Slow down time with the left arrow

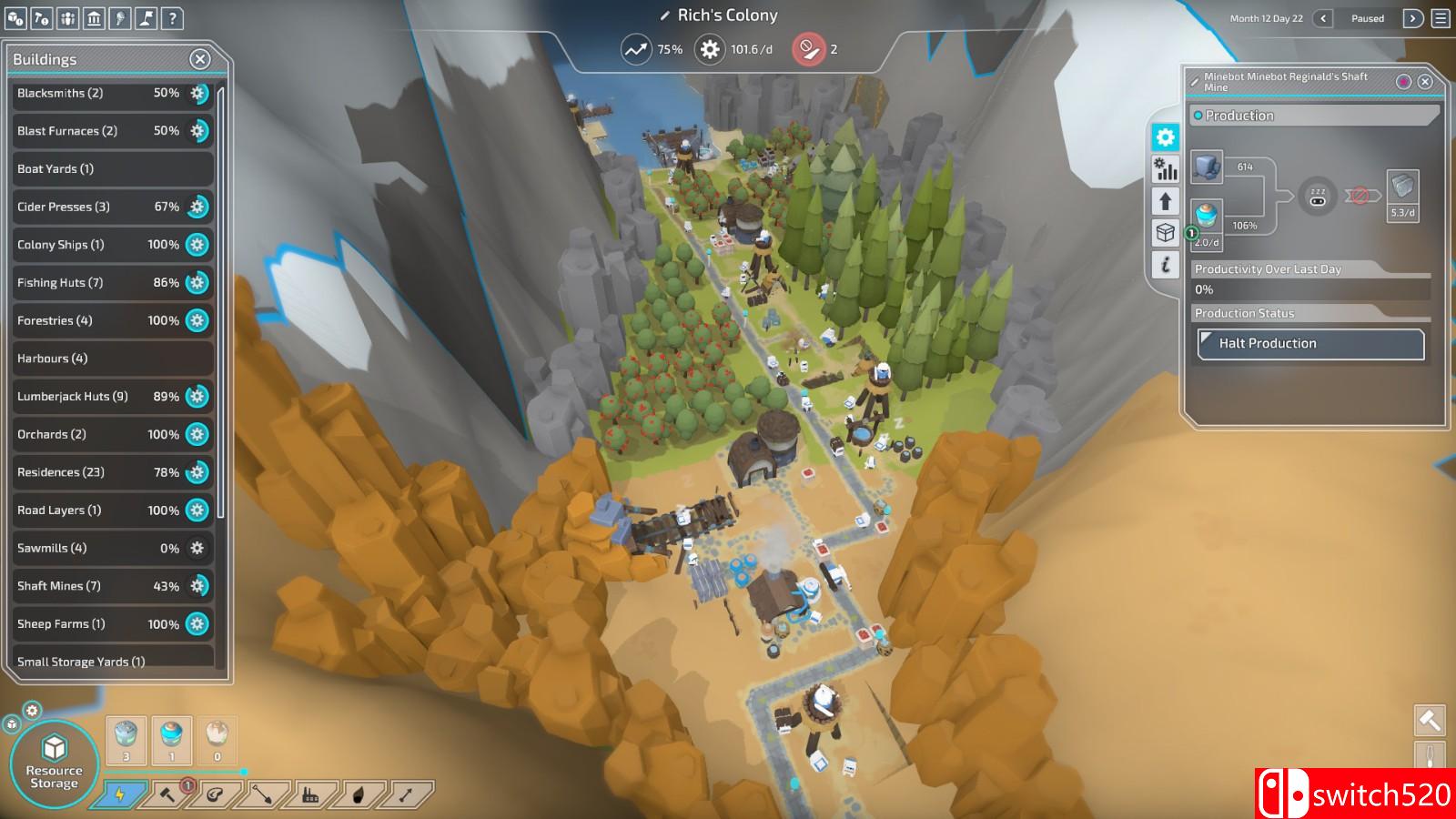point(1323,18)
